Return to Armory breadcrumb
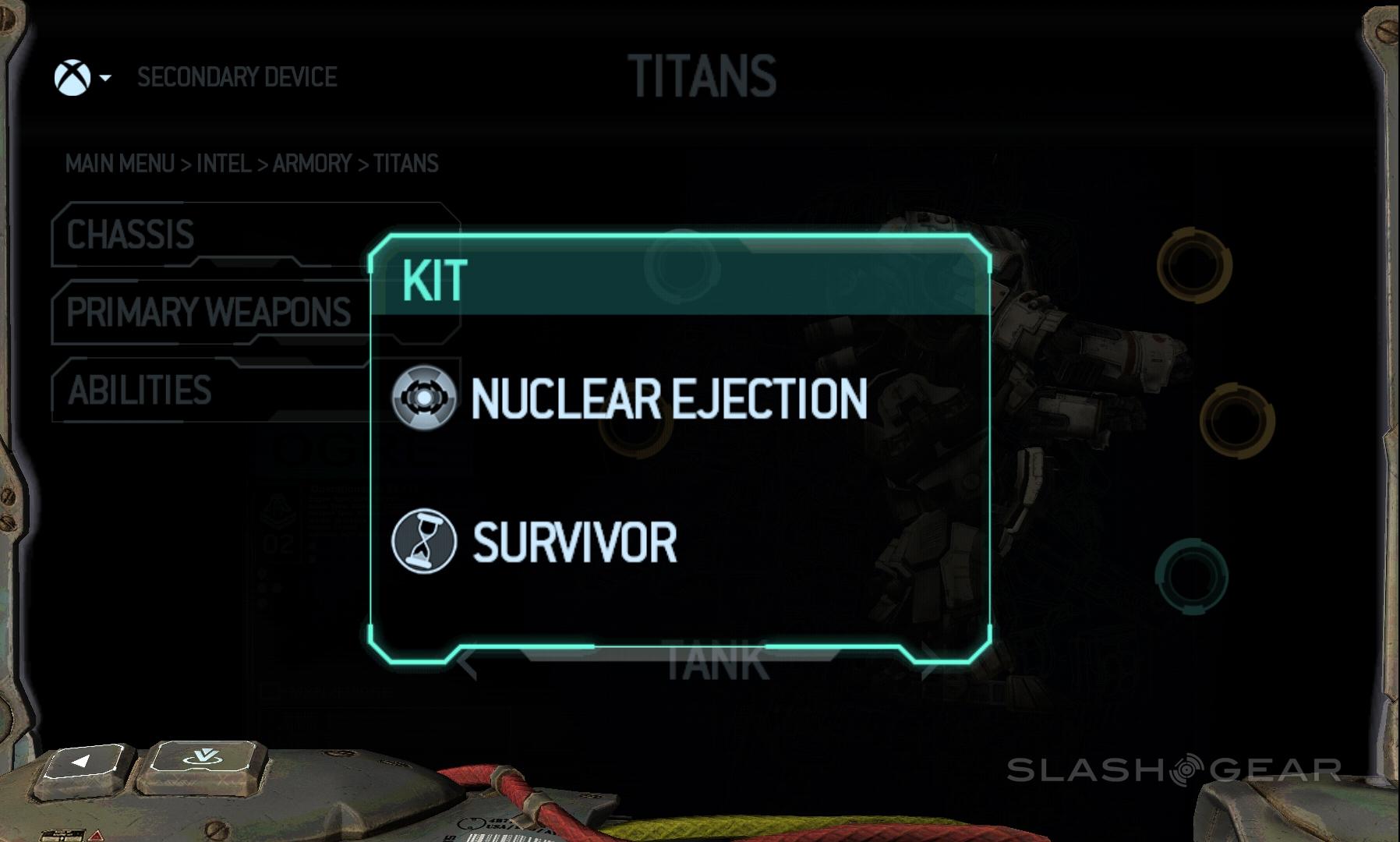 point(312,164)
